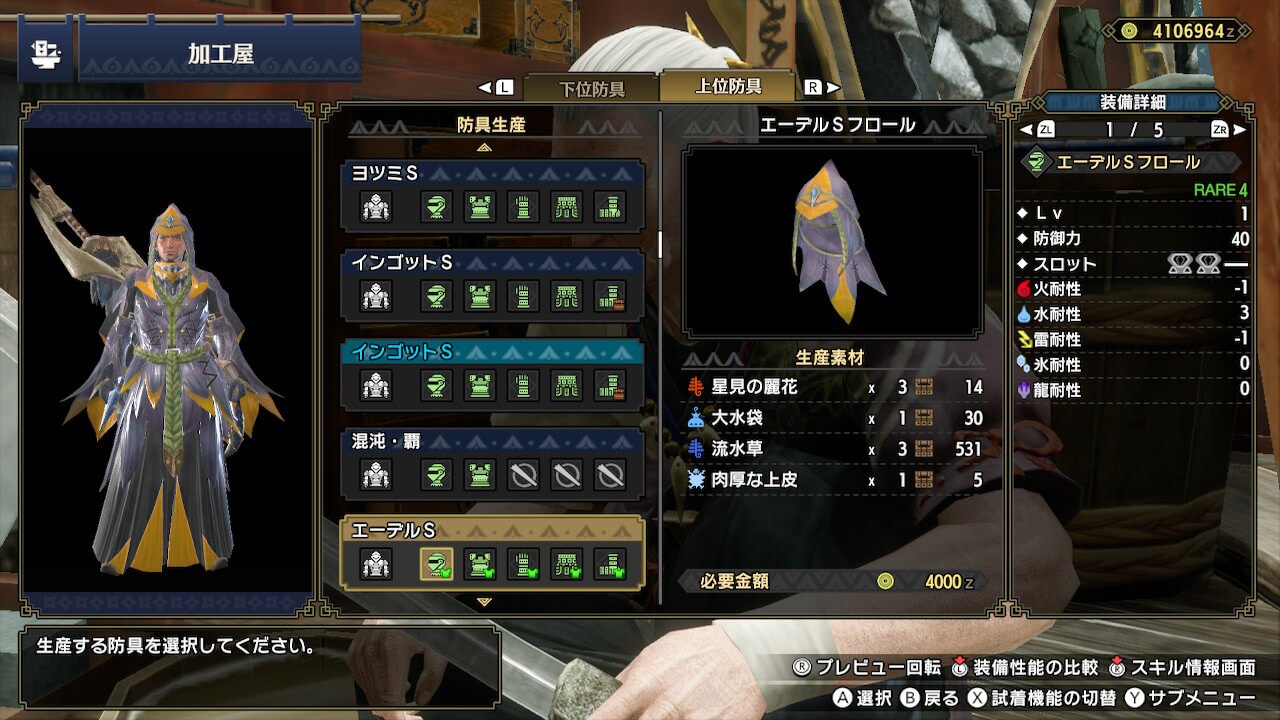Switch to the 下位防具 tab
Screen dimensions: 1280x720
[x=591, y=88]
